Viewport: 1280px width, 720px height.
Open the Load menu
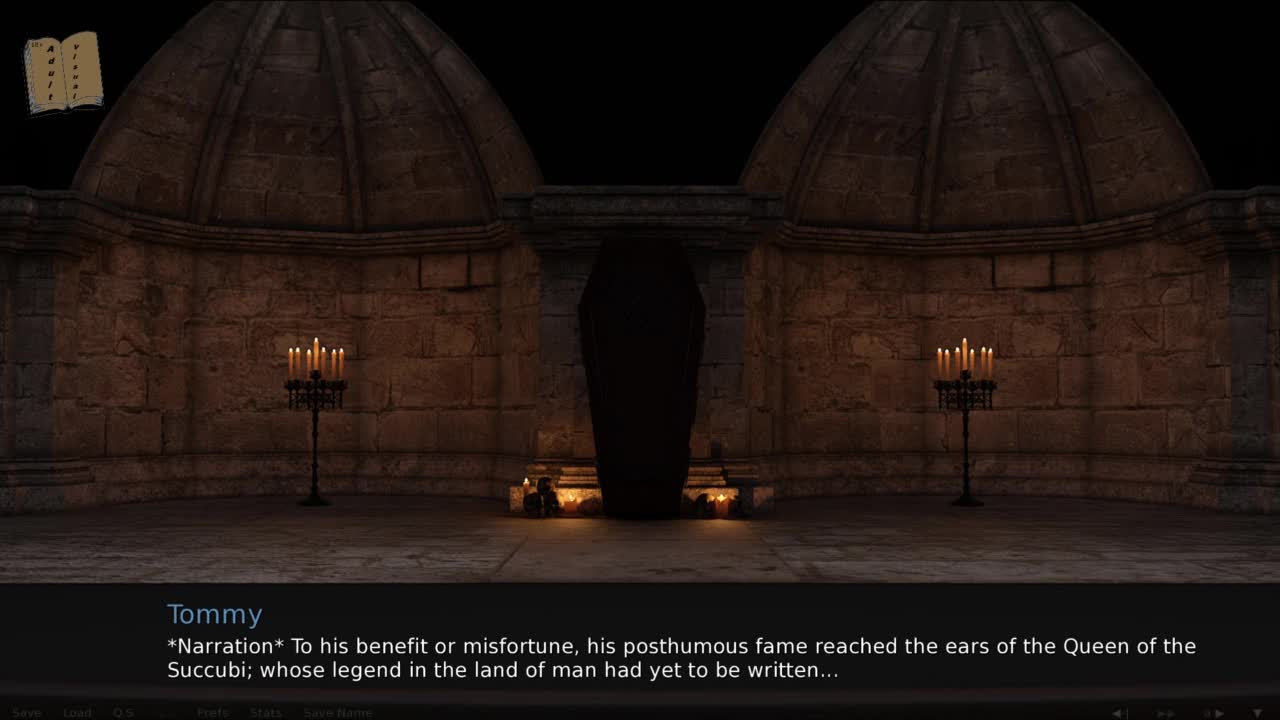(x=77, y=713)
